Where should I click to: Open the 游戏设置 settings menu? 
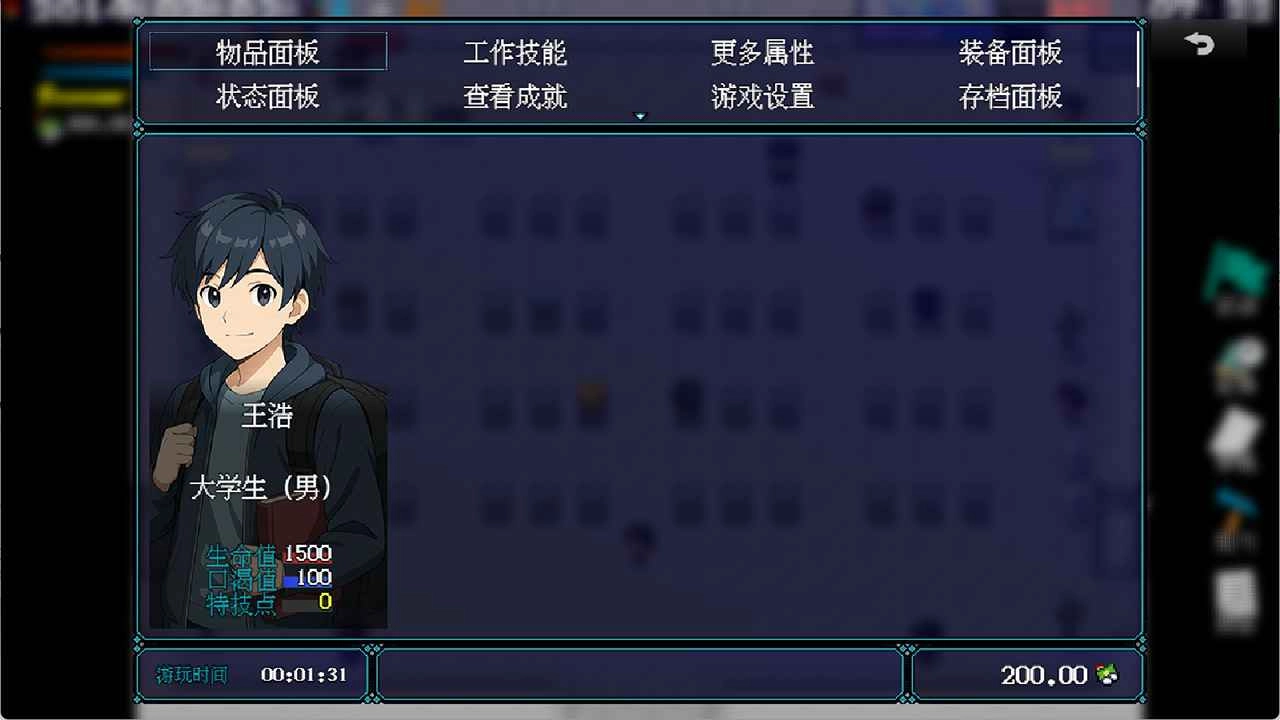click(762, 97)
